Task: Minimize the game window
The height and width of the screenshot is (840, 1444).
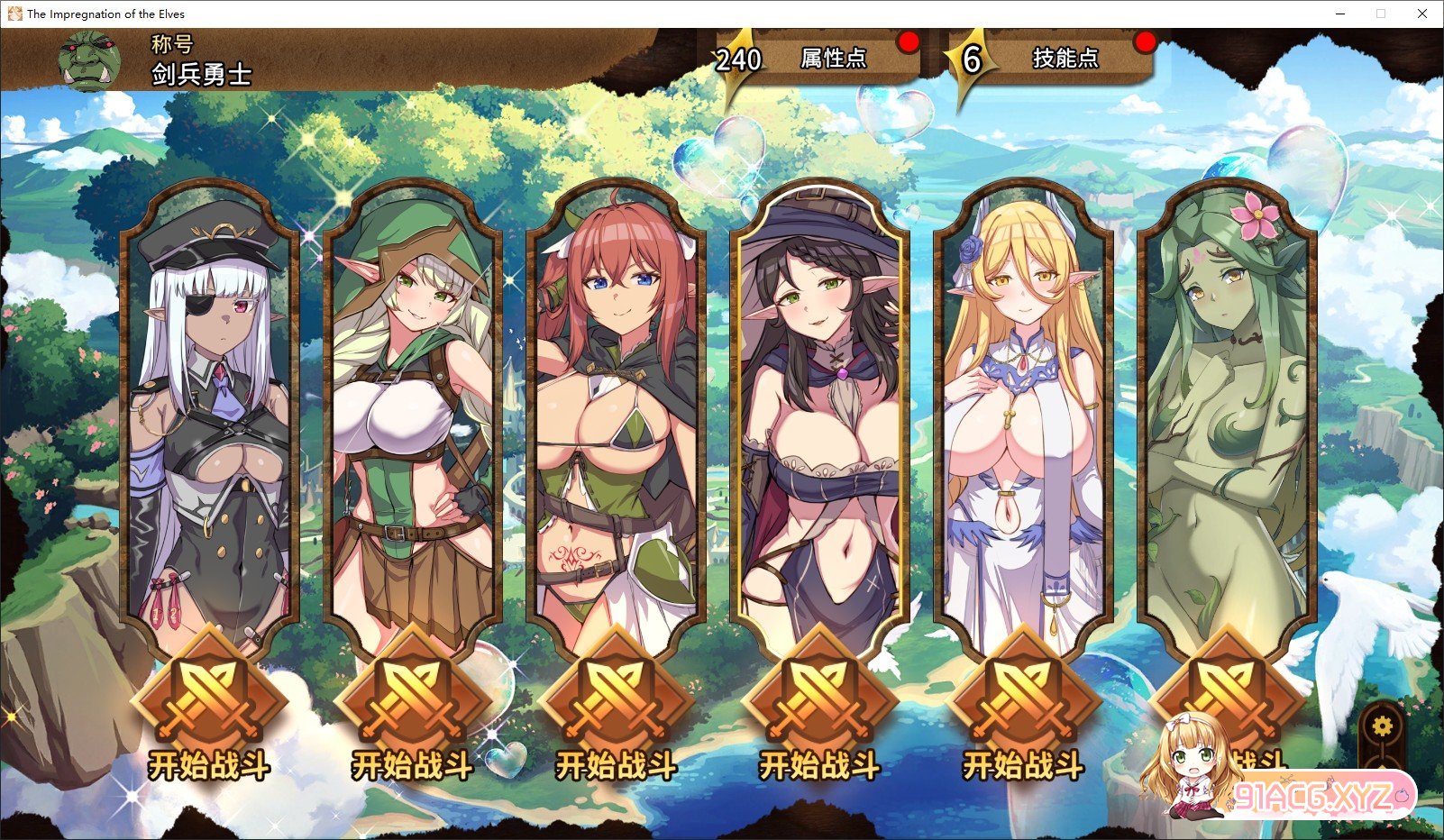Action: tap(1339, 14)
